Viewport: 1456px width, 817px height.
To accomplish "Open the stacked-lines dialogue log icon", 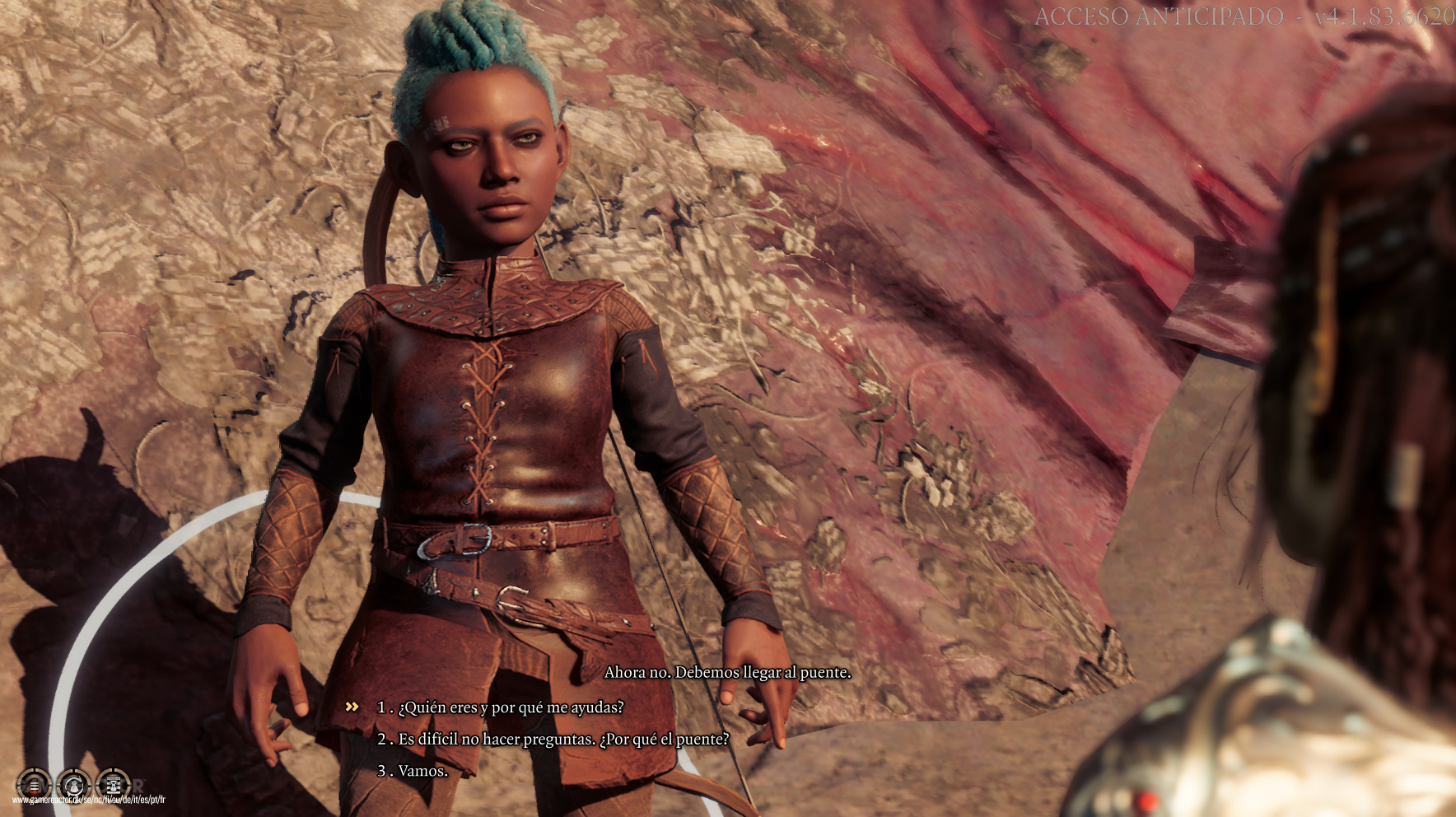I will click(34, 785).
